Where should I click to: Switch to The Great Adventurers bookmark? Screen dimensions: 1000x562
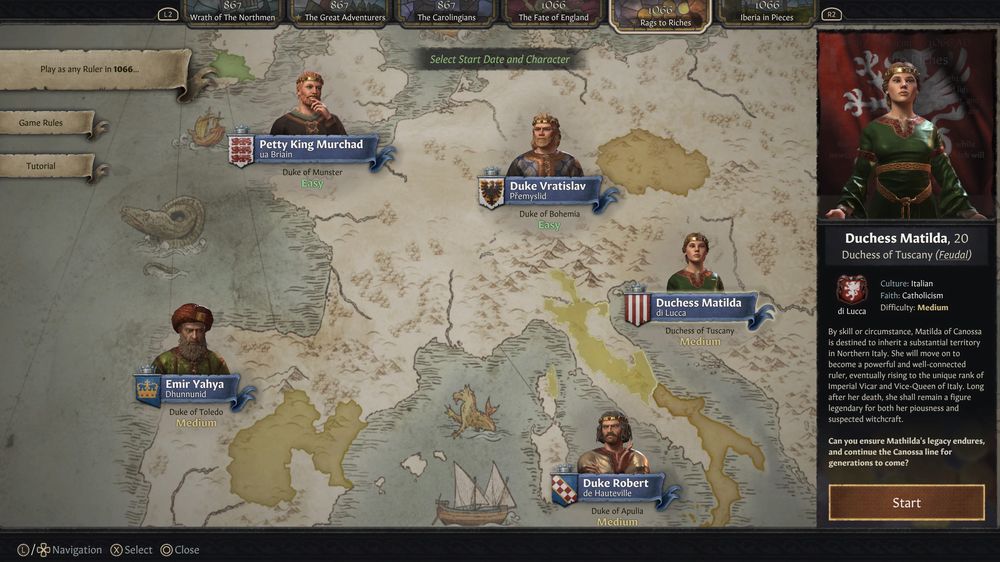pyautogui.click(x=344, y=12)
